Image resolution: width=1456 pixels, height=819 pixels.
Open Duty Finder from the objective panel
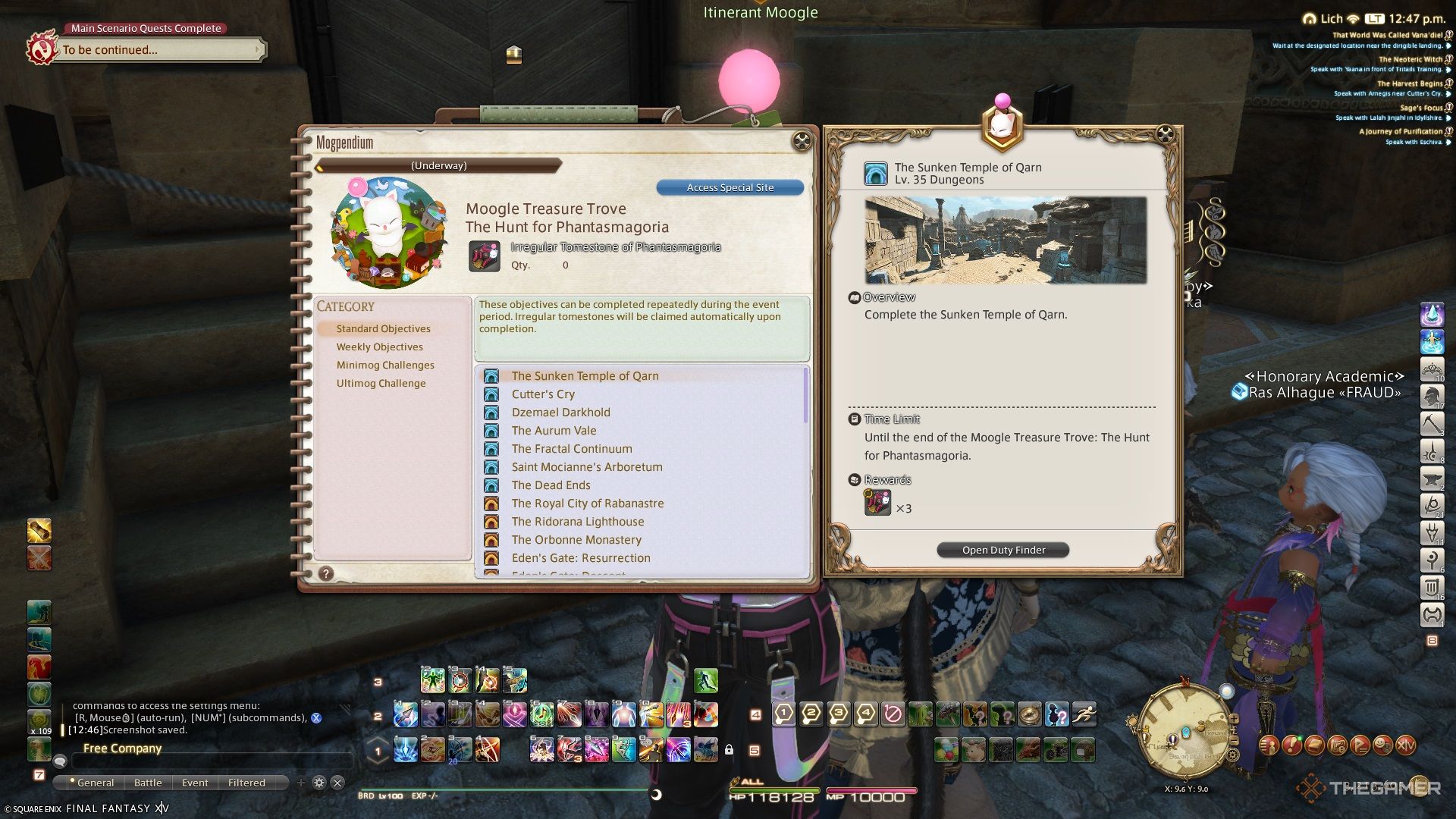click(1003, 551)
